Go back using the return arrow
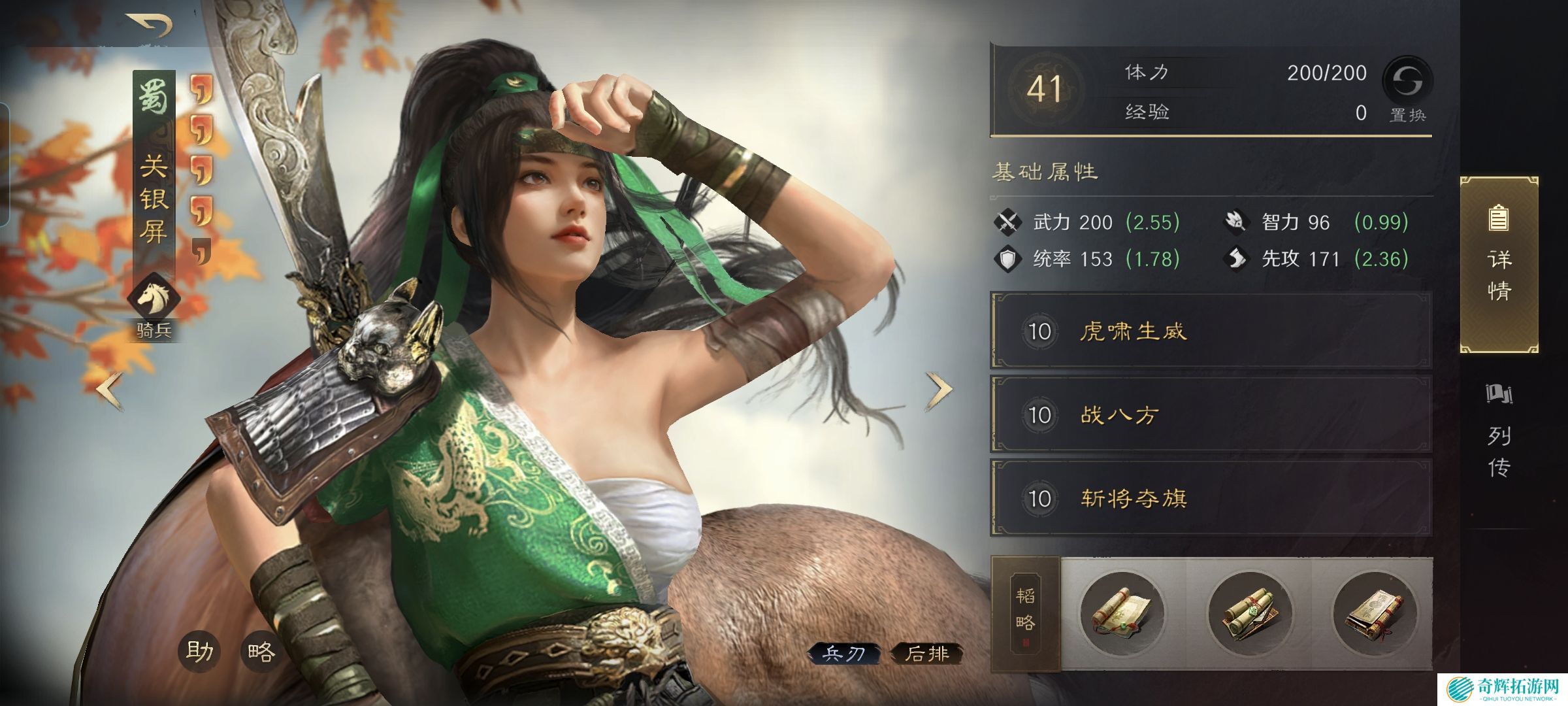Viewport: 1568px width, 706px height. pos(150,25)
